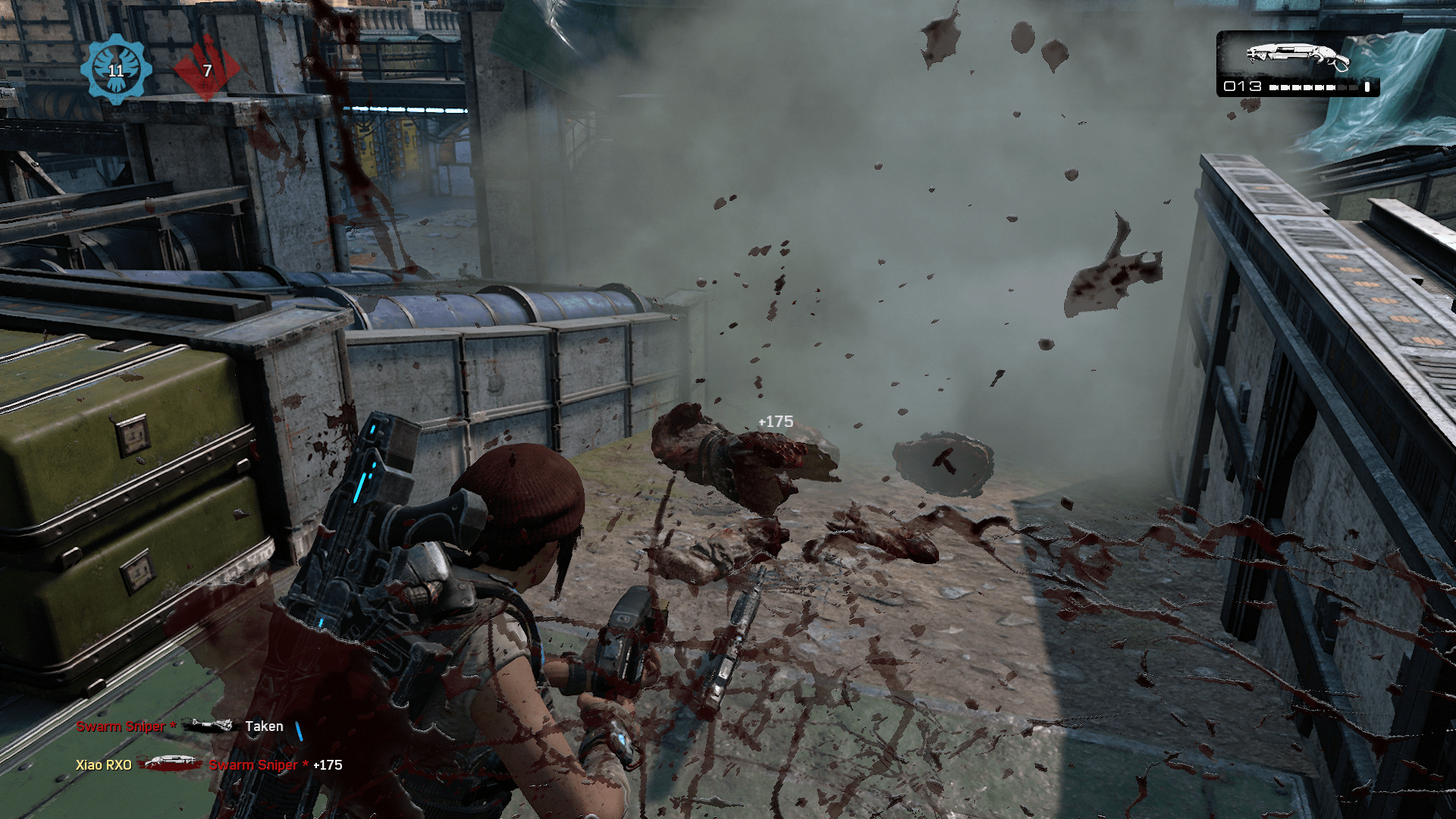Viewport: 1456px width, 819px height.
Task: Select the Gnasher shotgun weapon icon
Action: pos(1298,57)
